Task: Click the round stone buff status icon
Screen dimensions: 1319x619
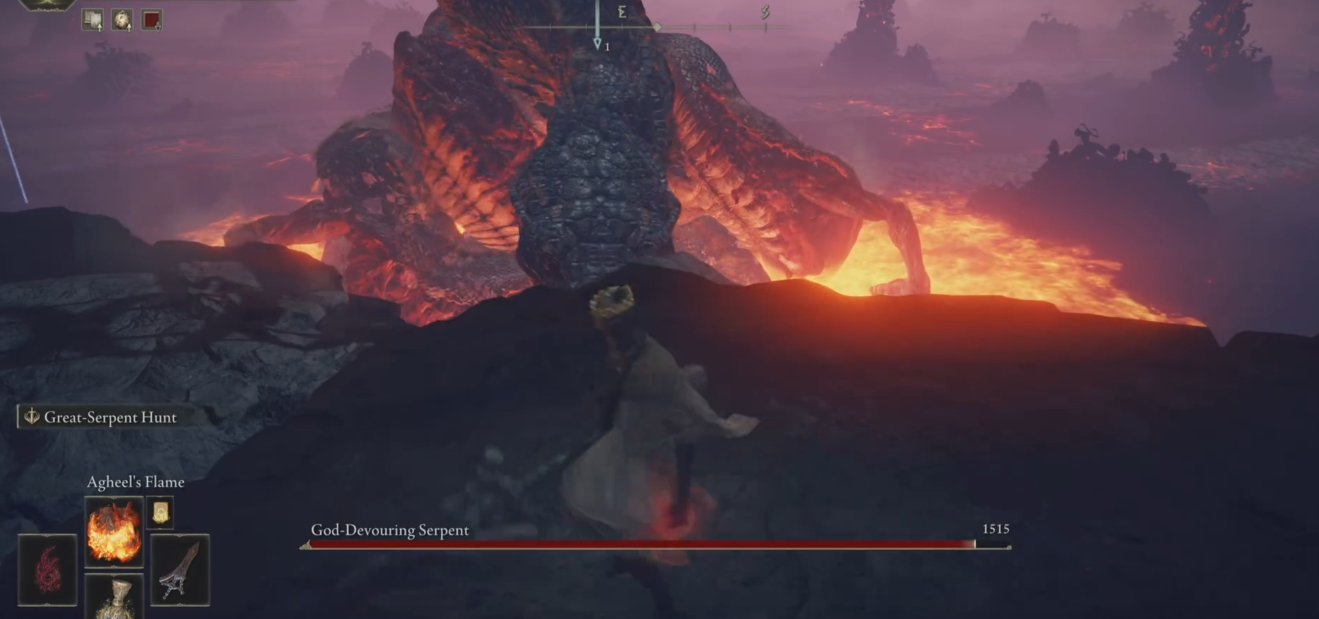Action: pos(122,19)
